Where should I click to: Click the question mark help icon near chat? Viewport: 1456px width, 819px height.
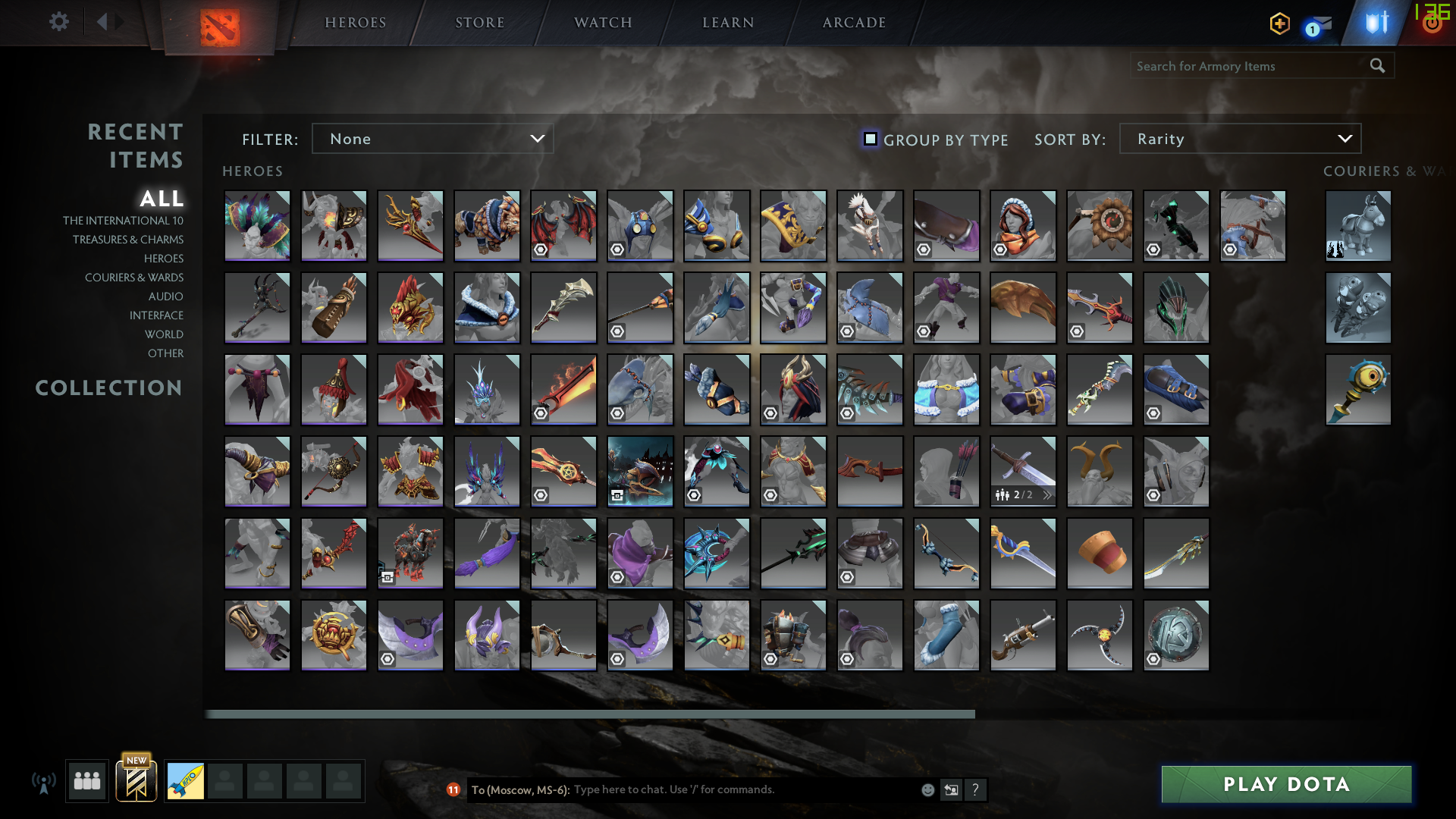(975, 789)
